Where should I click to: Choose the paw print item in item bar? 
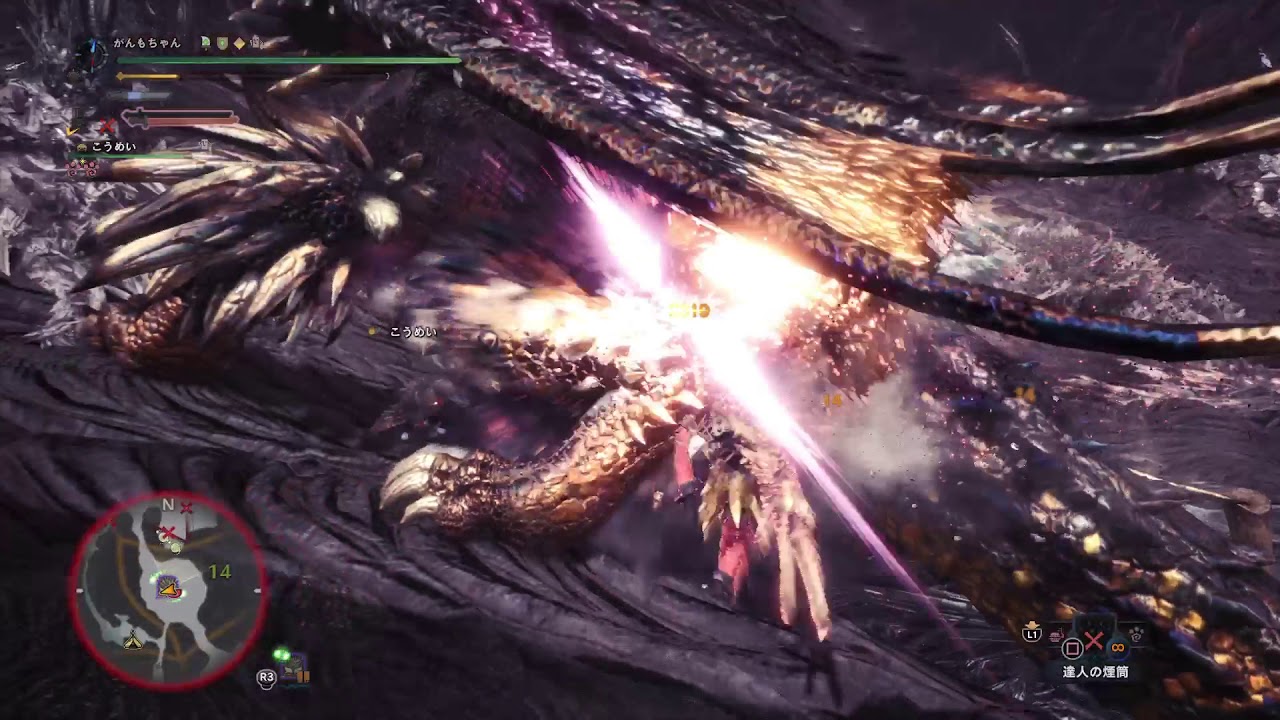tap(1136, 633)
